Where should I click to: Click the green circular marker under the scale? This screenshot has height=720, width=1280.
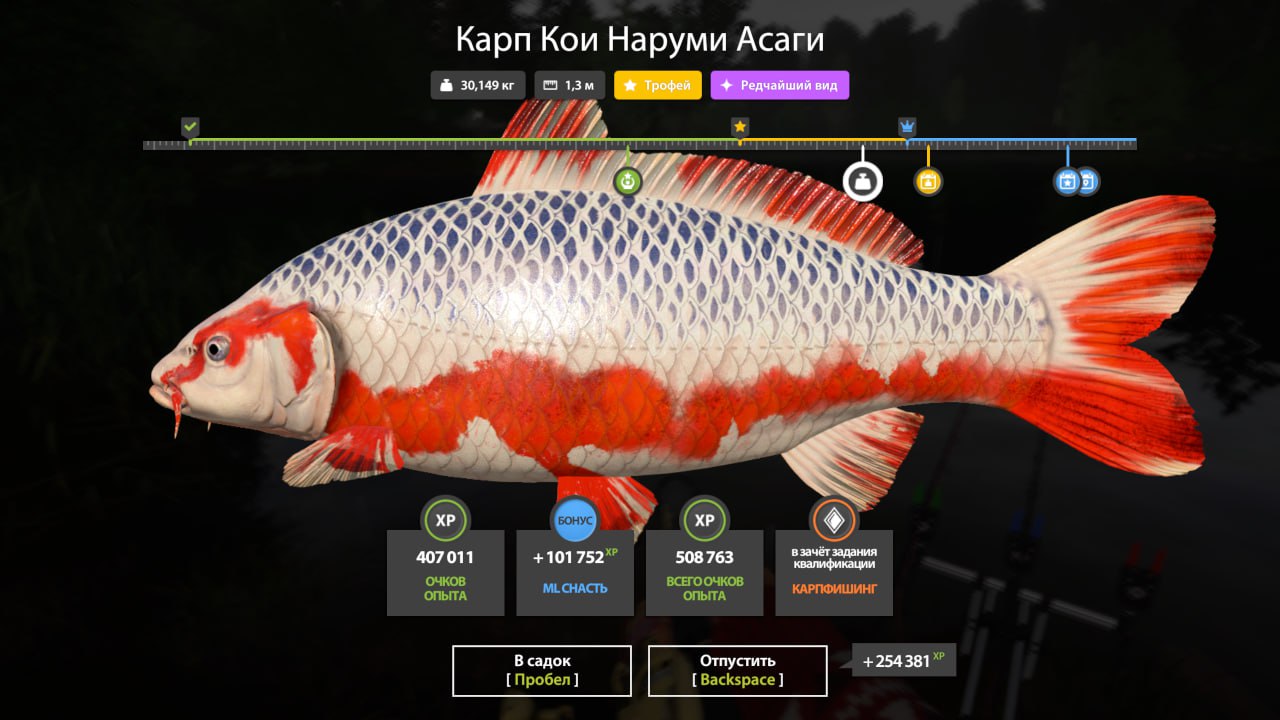tap(627, 181)
